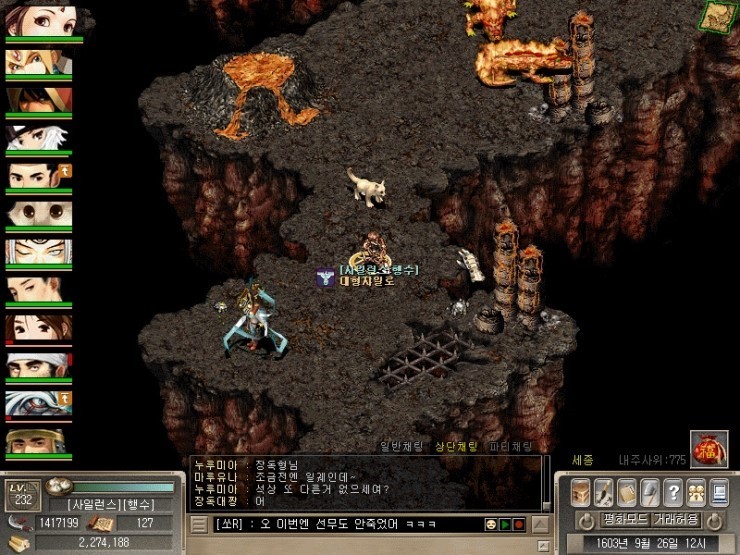The image size is (740, 555).
Task: Open the green map icon in corner
Action: [x=716, y=15]
